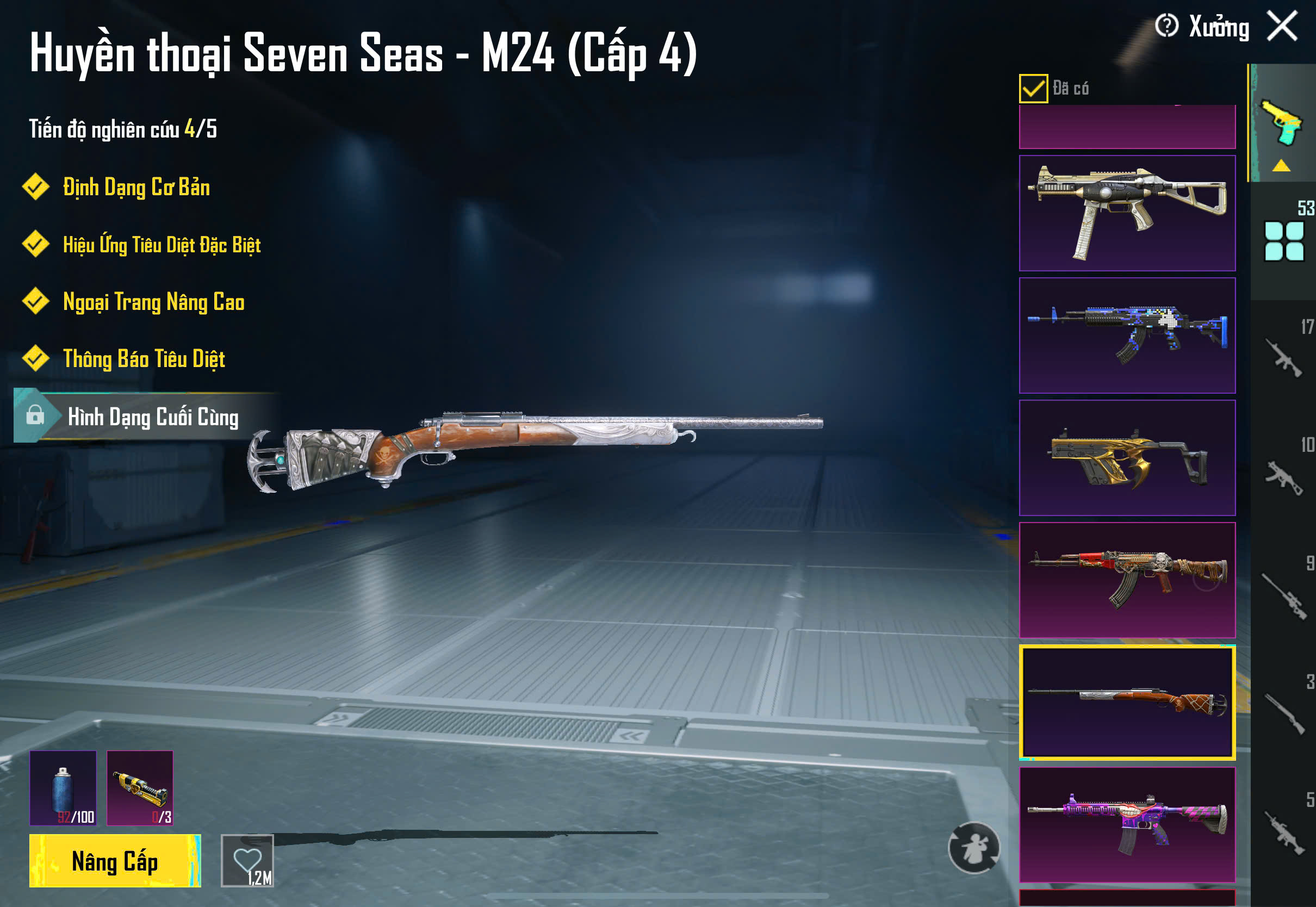Show "Hiệu Ứng Tiêu Diệt Đặc Biệt" stage
Viewport: 1316px width, 907px height.
[162, 245]
